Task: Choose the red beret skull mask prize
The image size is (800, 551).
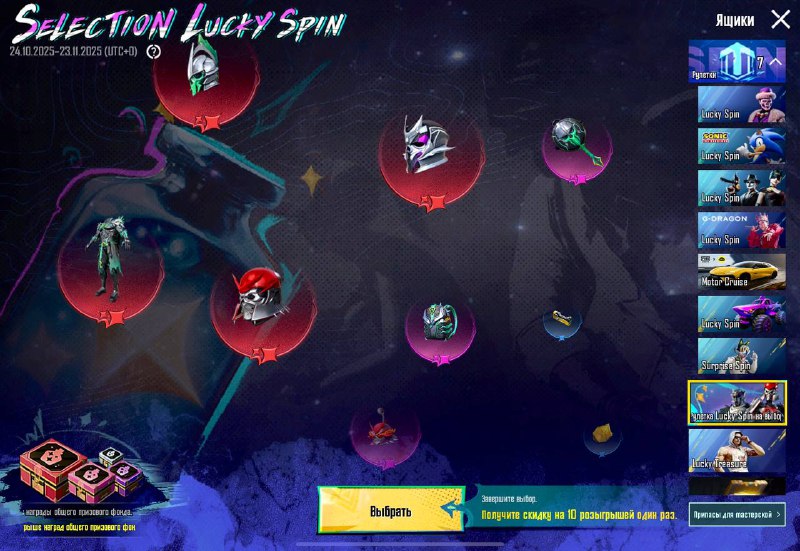Action: coord(262,300)
